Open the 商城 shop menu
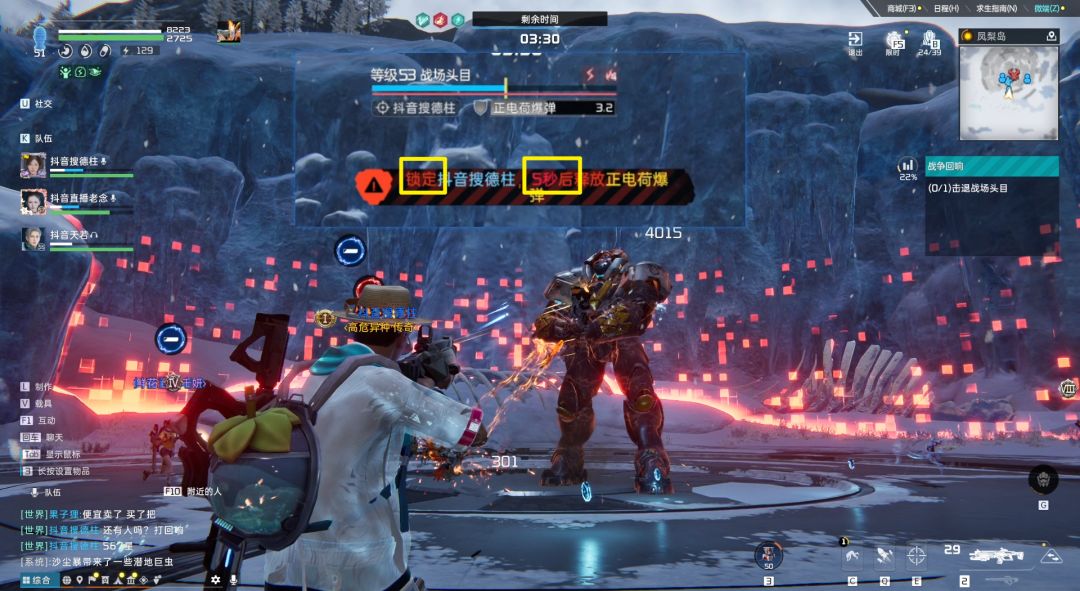1080x591 pixels. click(907, 8)
